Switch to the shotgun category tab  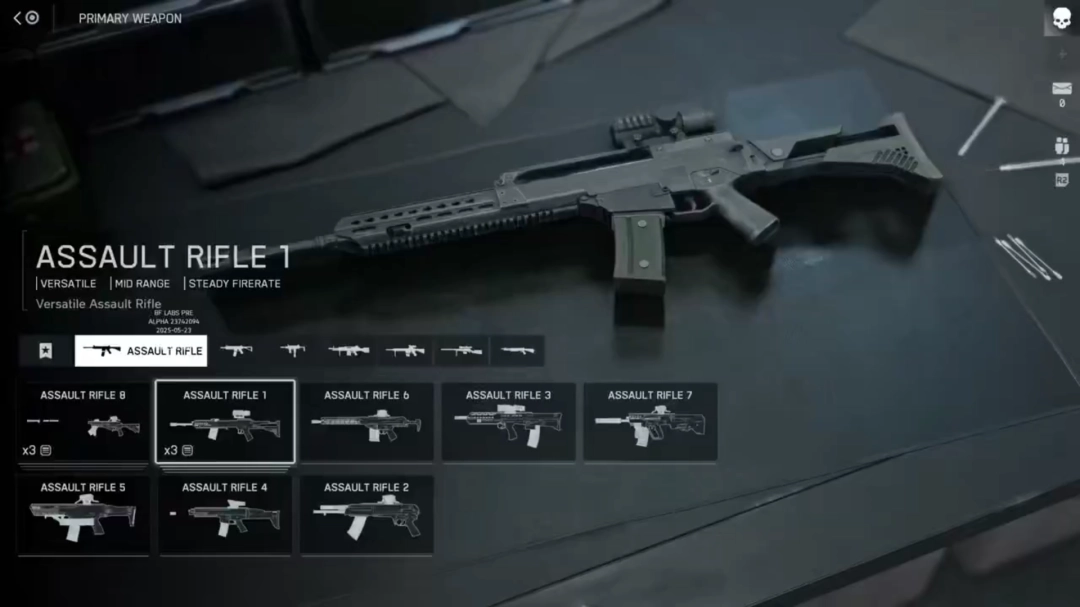[517, 351]
